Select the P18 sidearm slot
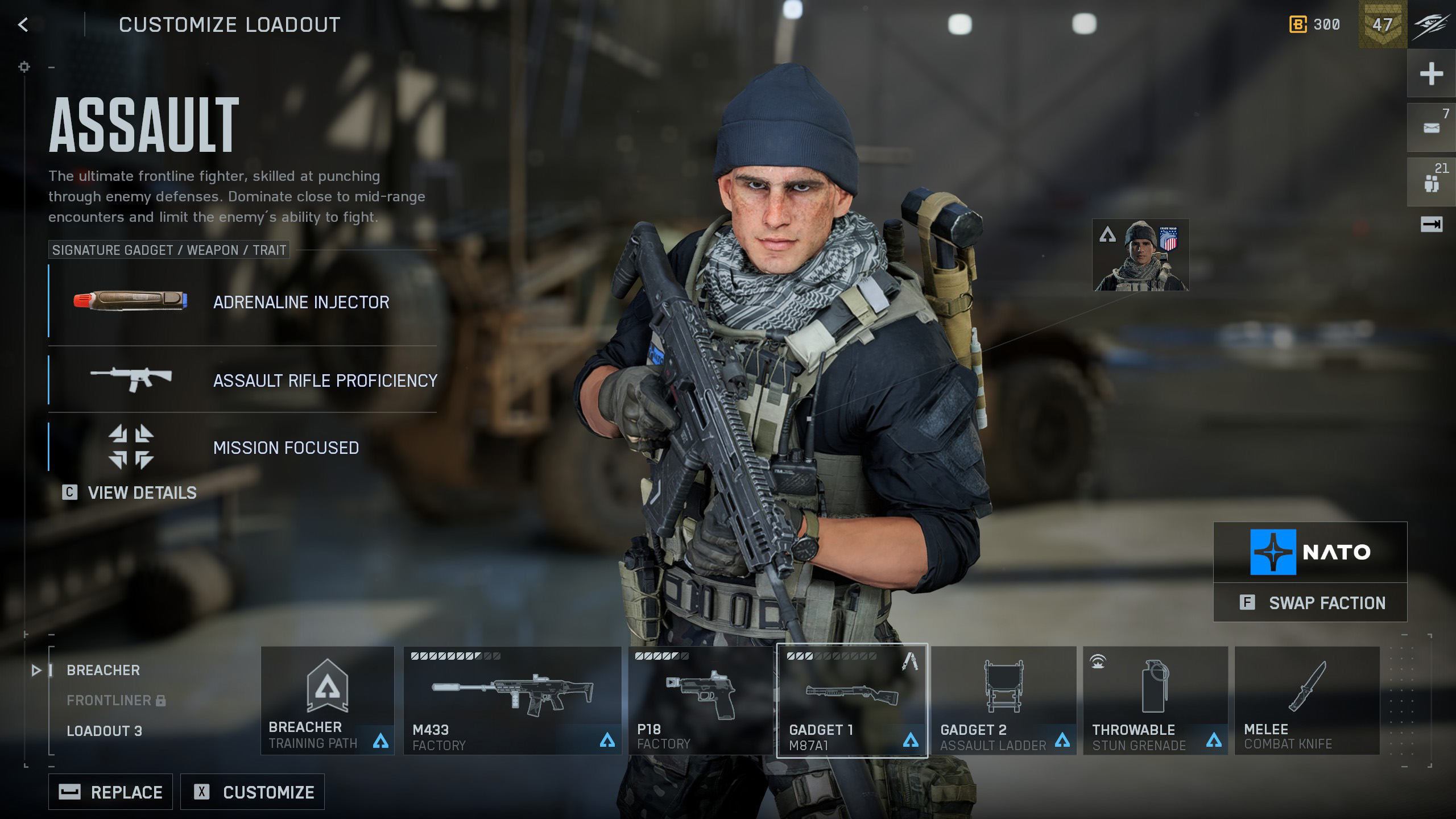This screenshot has height=819, width=1456. pyautogui.click(x=700, y=700)
